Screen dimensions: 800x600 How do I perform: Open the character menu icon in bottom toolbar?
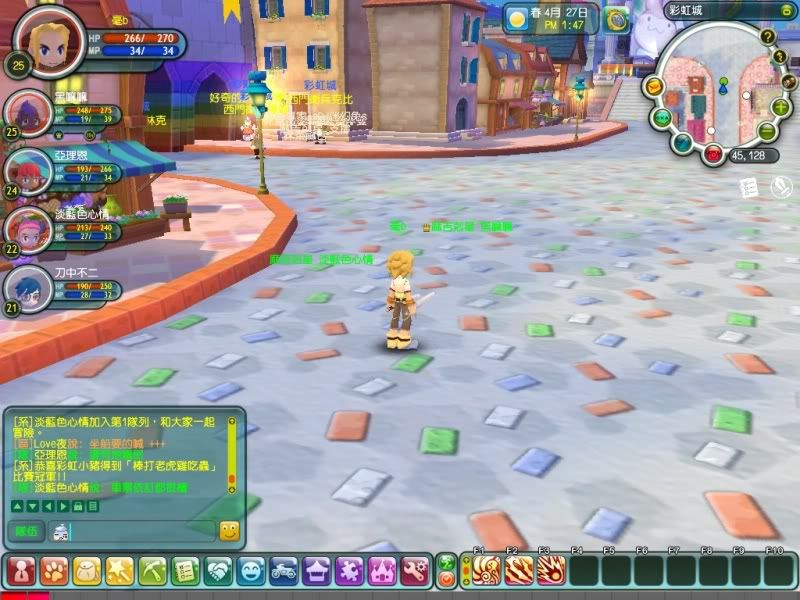click(x=21, y=571)
